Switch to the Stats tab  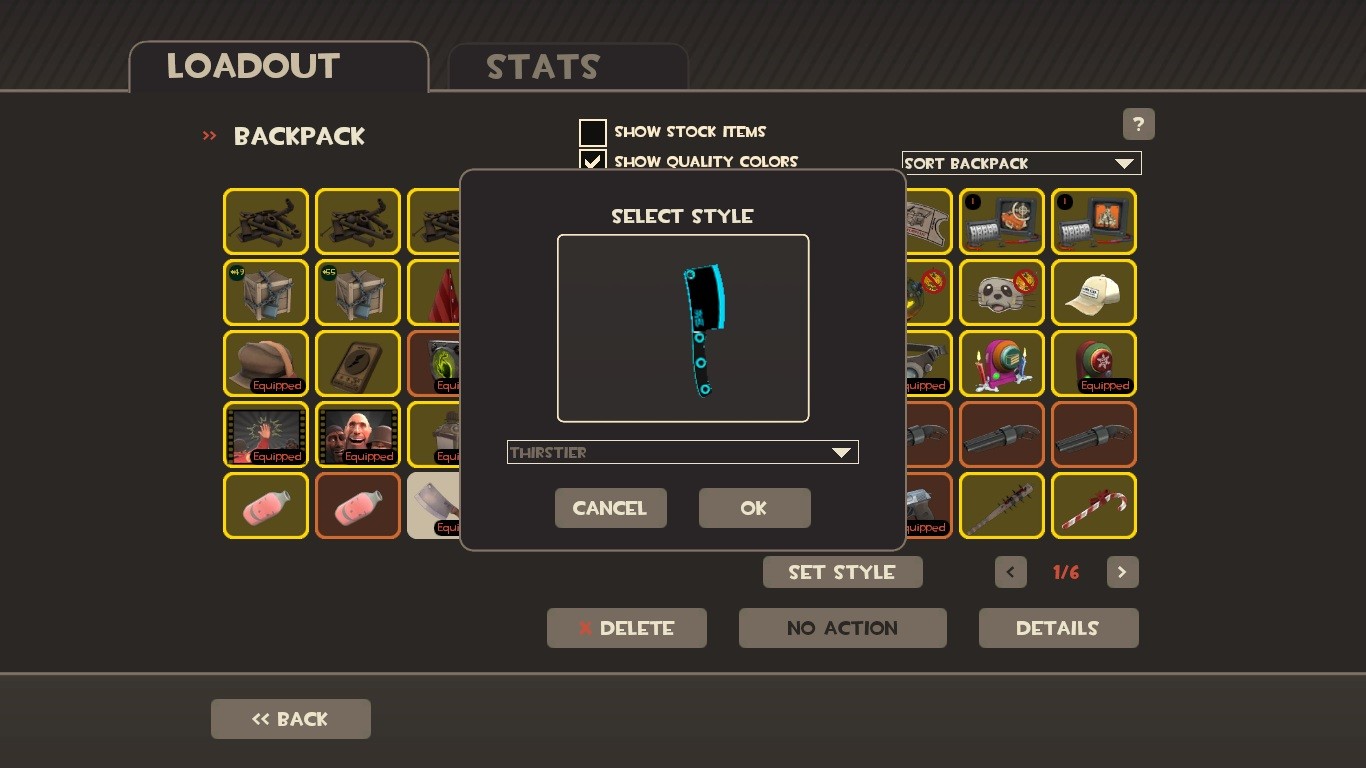pyautogui.click(x=543, y=67)
